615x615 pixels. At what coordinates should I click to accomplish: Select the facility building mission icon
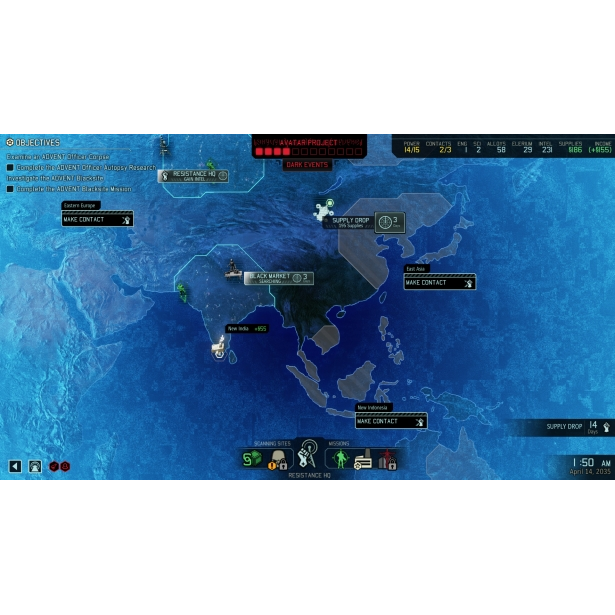pos(363,459)
